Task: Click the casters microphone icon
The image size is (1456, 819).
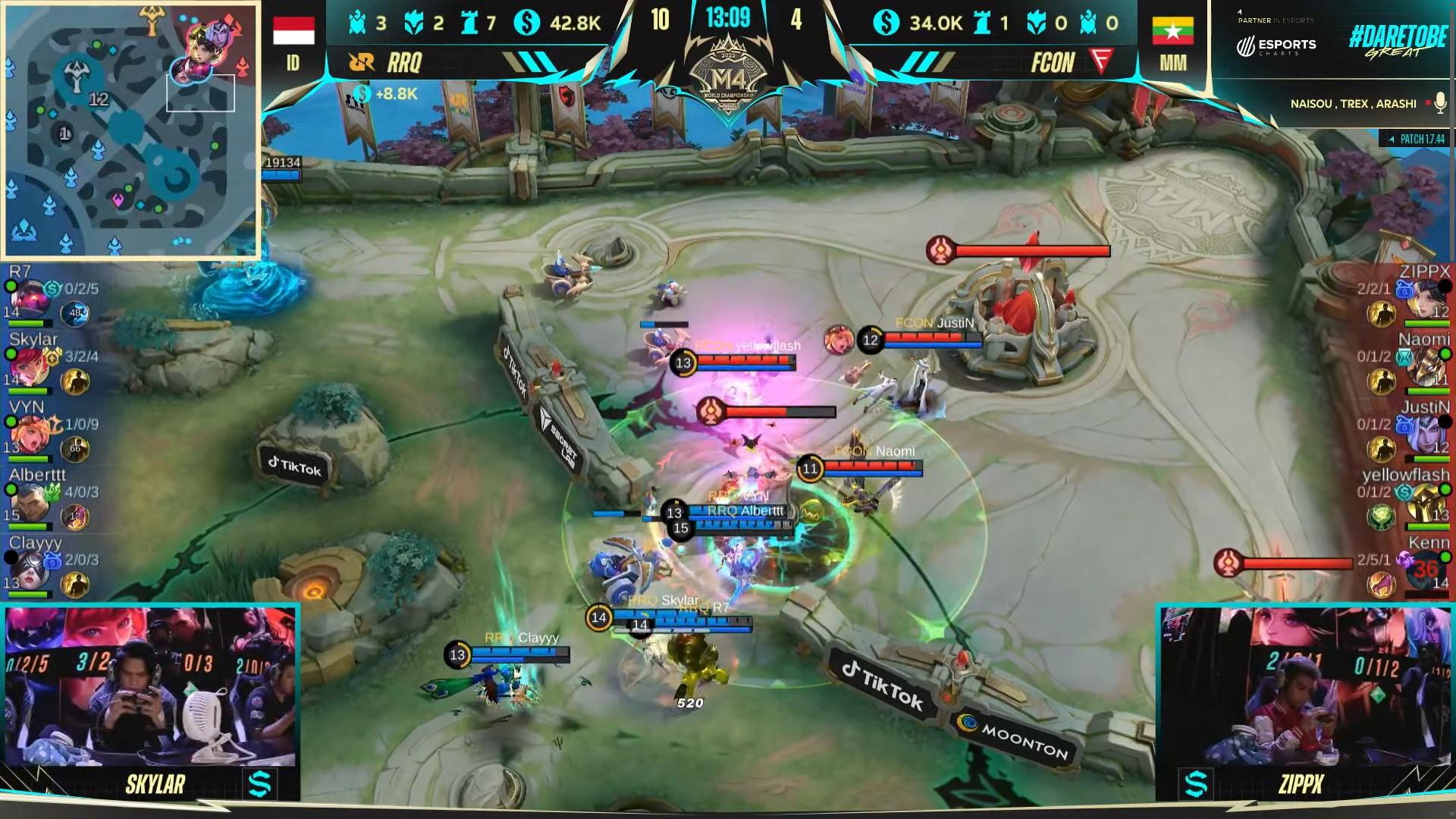Action: (1440, 103)
